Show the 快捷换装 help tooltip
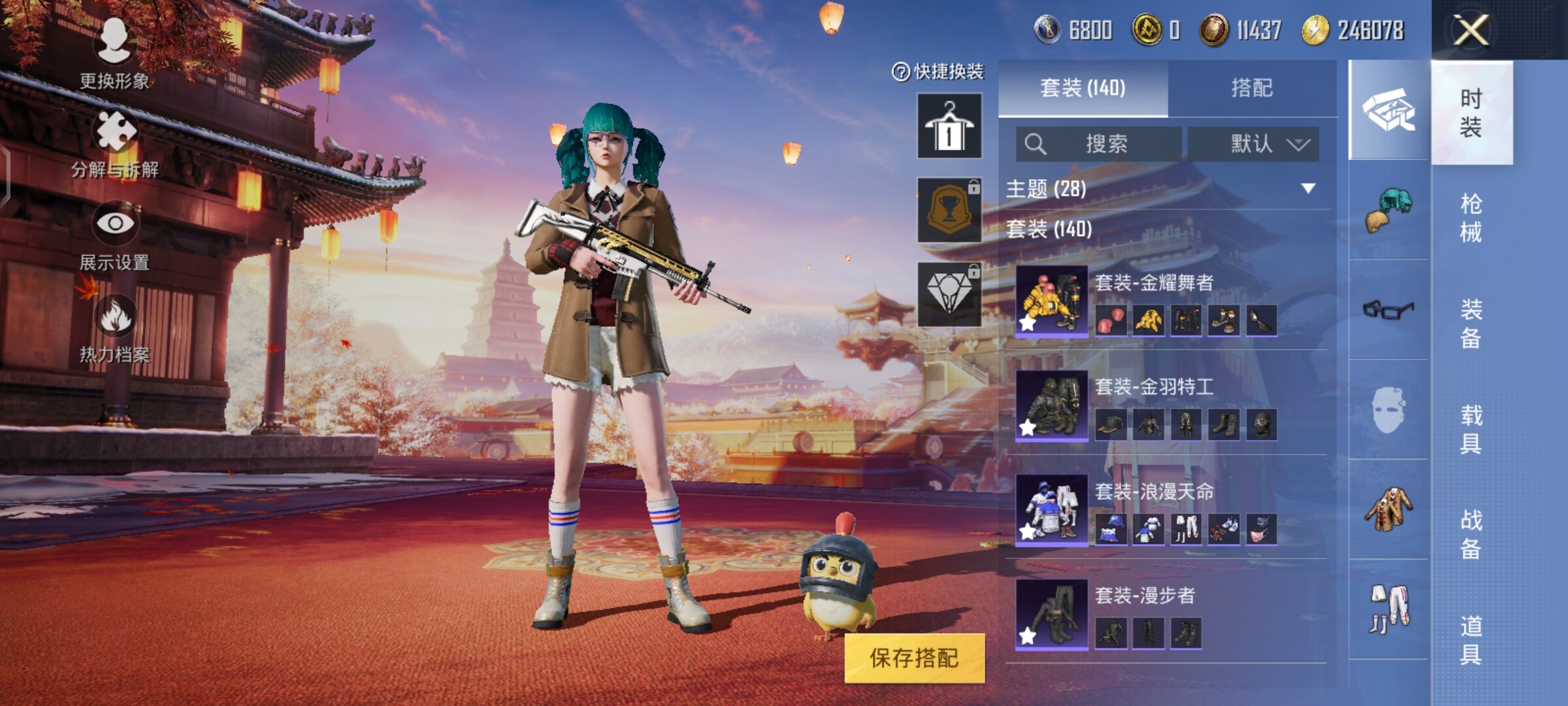Viewport: 1568px width, 706px height. [900, 72]
